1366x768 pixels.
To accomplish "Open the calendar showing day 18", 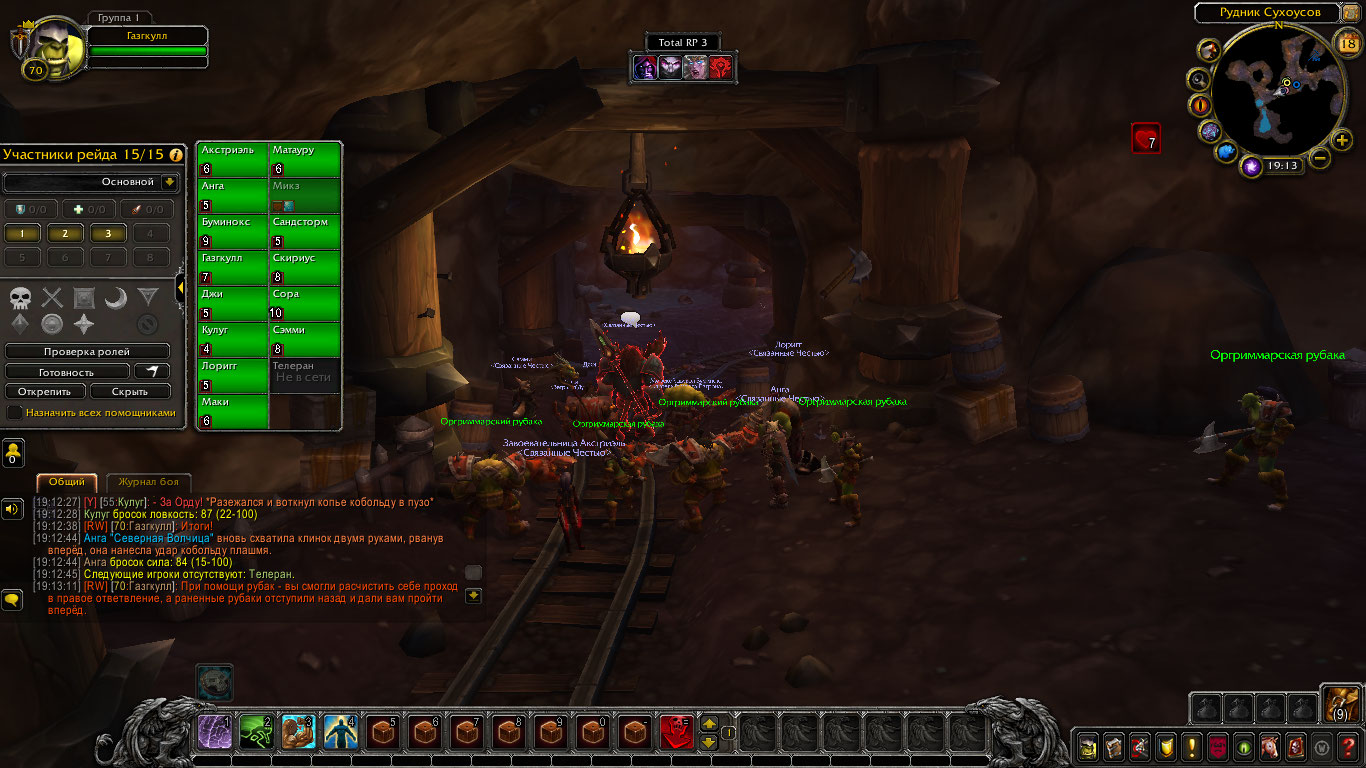I will [x=1347, y=42].
